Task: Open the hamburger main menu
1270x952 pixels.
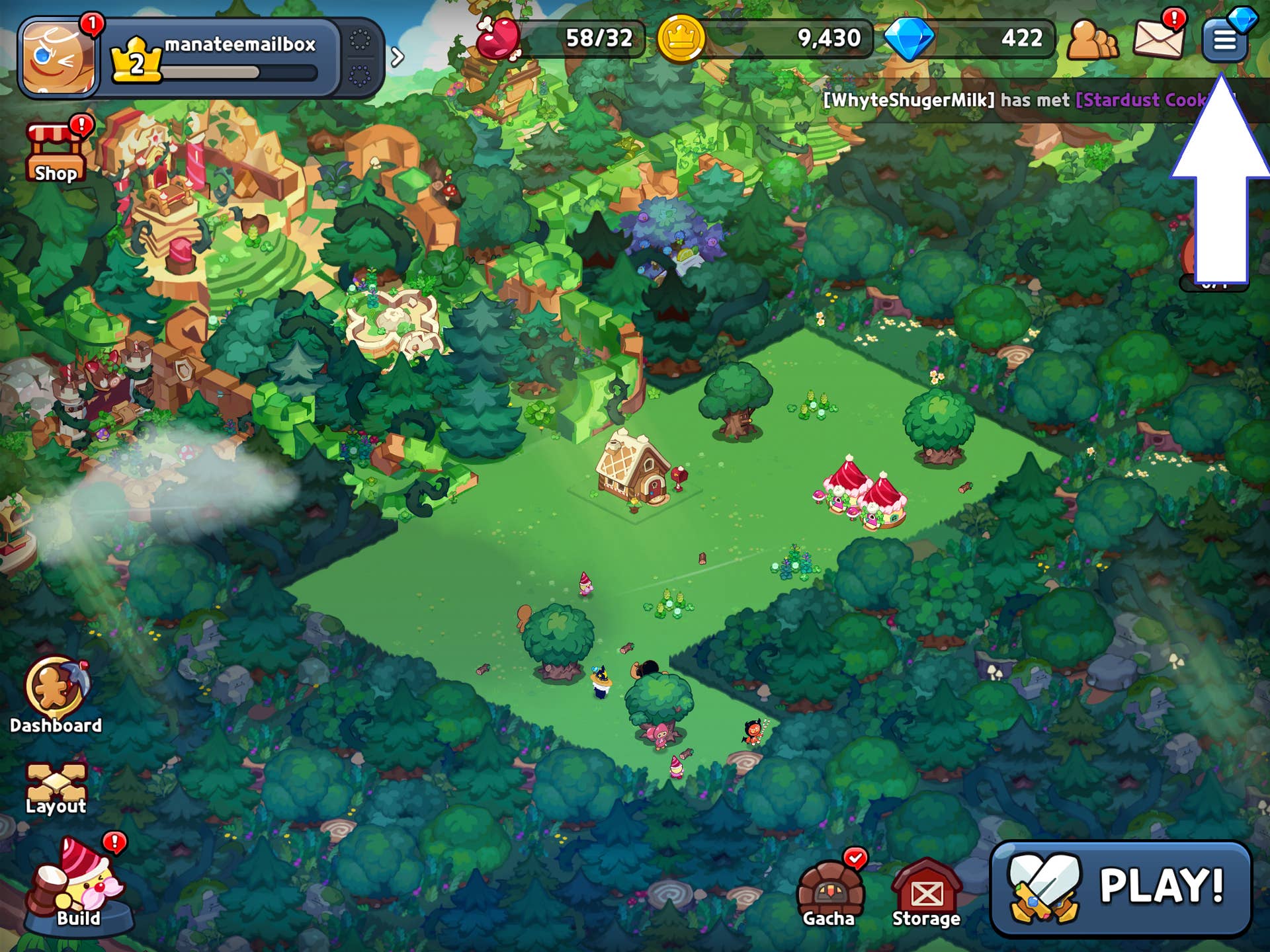Action: click(x=1224, y=40)
